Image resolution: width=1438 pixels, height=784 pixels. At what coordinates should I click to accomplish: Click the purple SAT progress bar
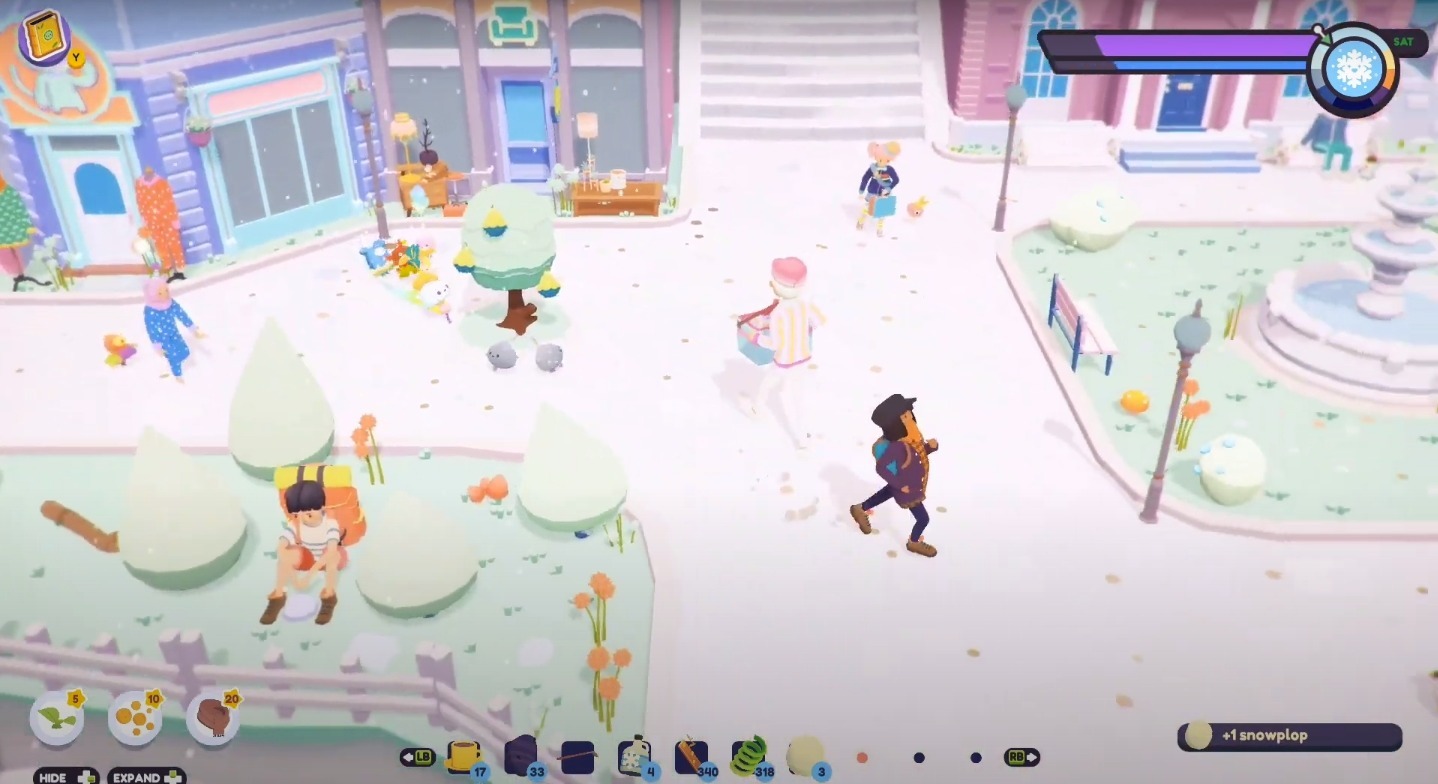click(x=1200, y=43)
